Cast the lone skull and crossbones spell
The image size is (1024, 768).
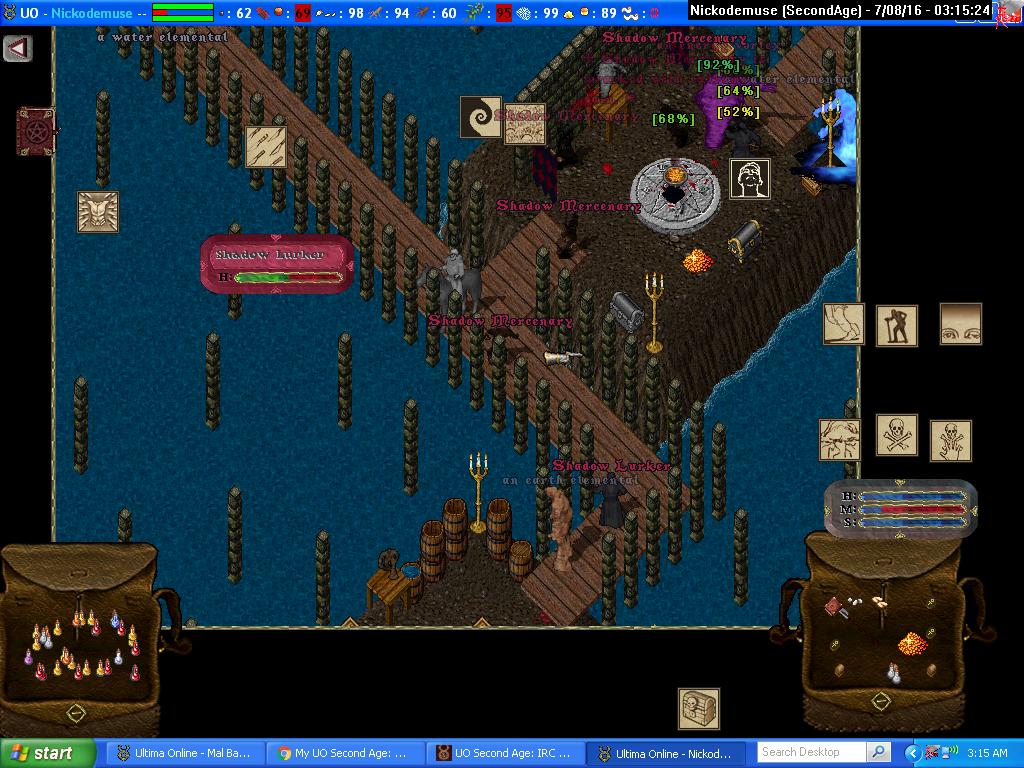click(897, 435)
